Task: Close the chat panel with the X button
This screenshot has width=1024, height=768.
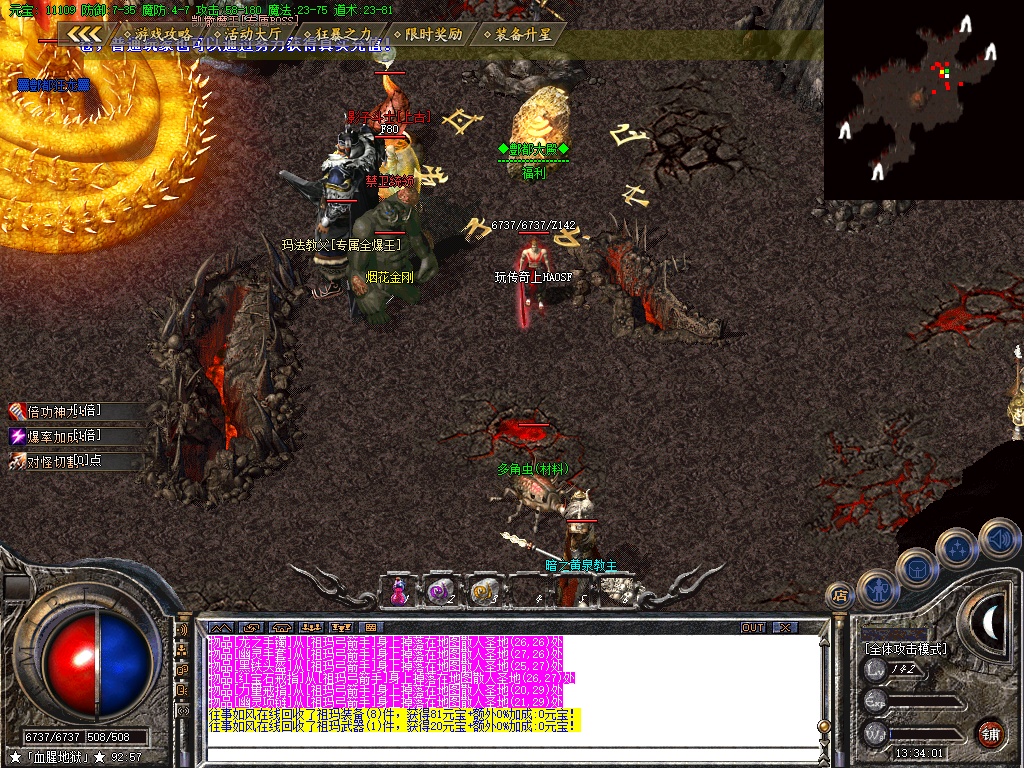Action: (x=786, y=627)
